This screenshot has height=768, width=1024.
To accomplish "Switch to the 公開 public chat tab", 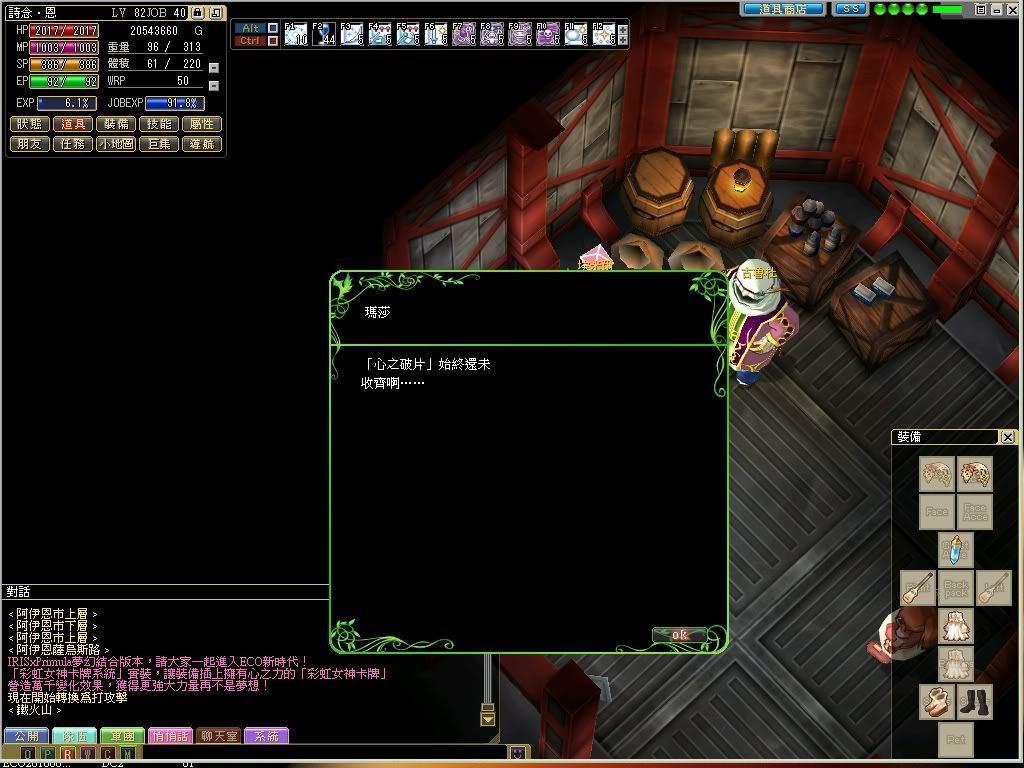I will coord(25,736).
